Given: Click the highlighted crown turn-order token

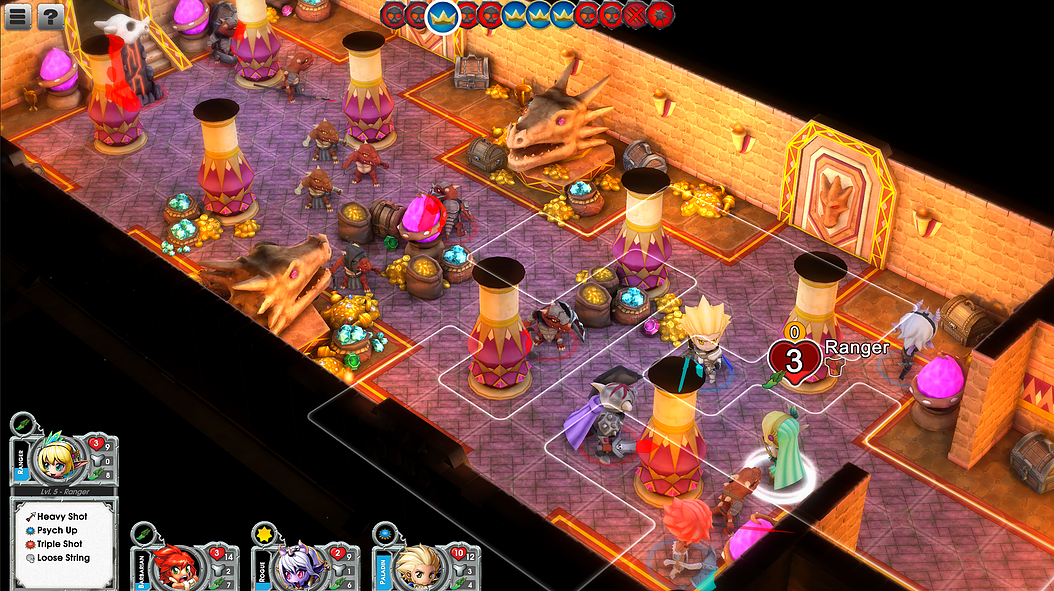Looking at the screenshot, I should 442,15.
